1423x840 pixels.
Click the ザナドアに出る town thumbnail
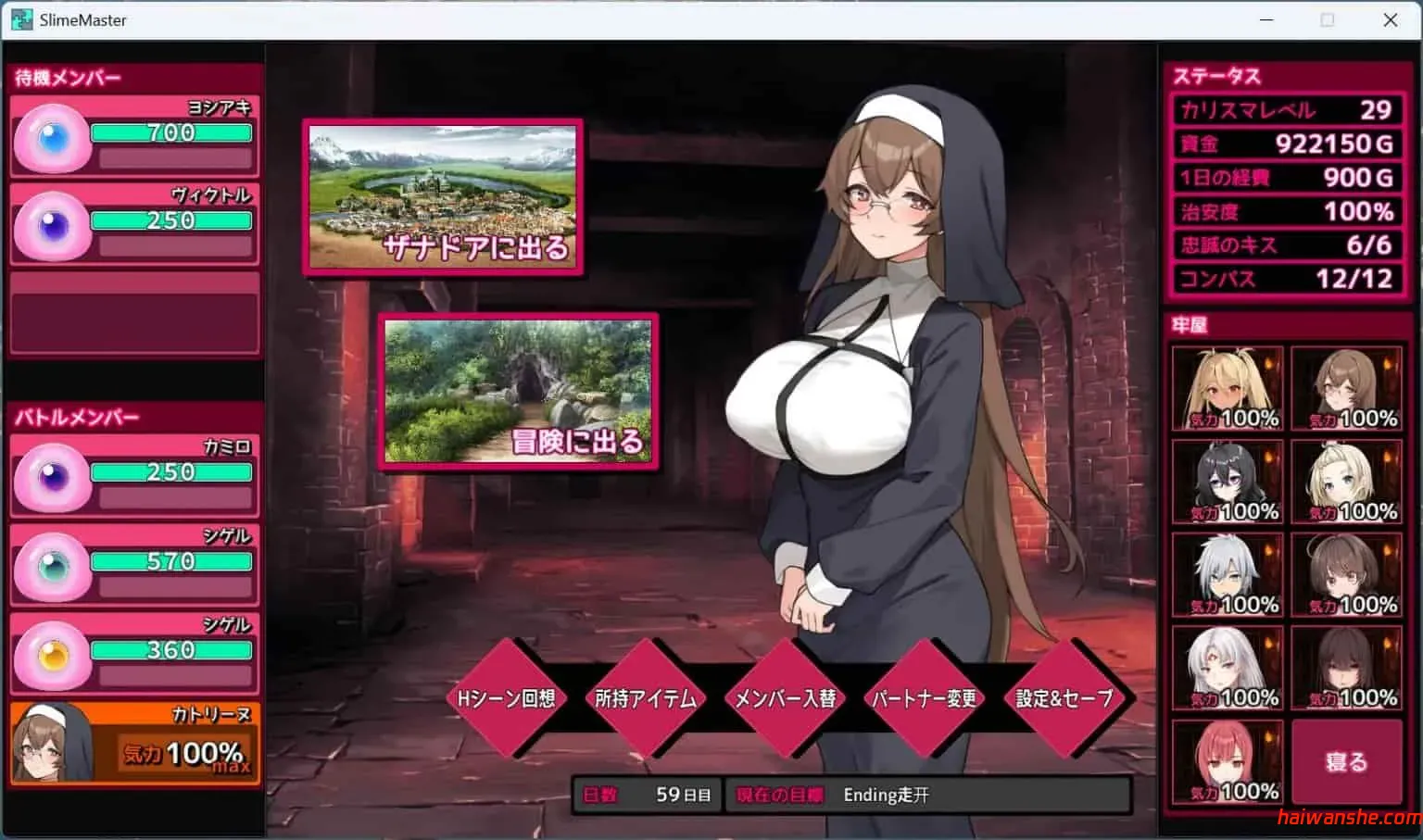point(443,196)
